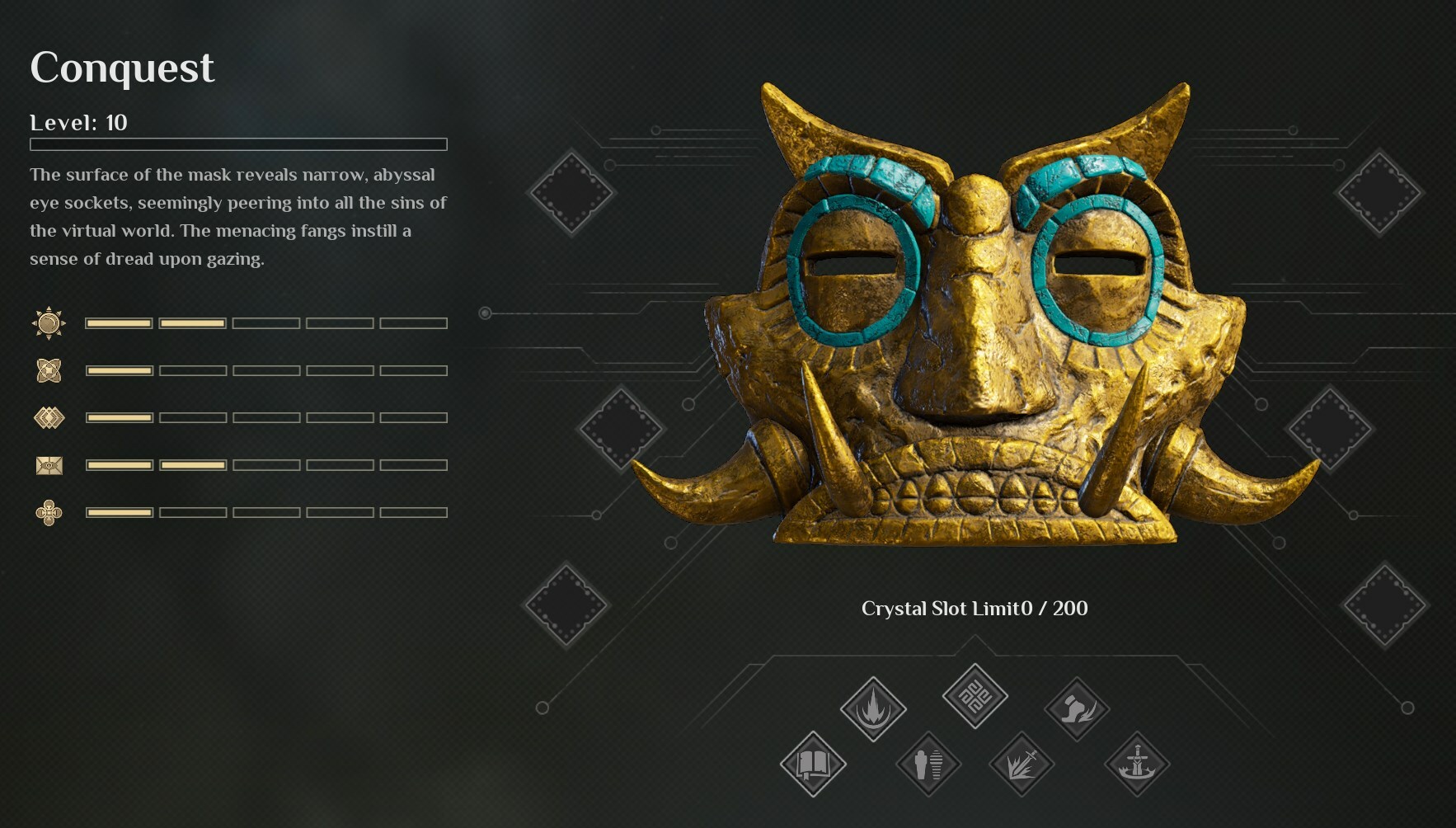Open the book crystal slot icon
Image resolution: width=1456 pixels, height=828 pixels.
(x=811, y=764)
